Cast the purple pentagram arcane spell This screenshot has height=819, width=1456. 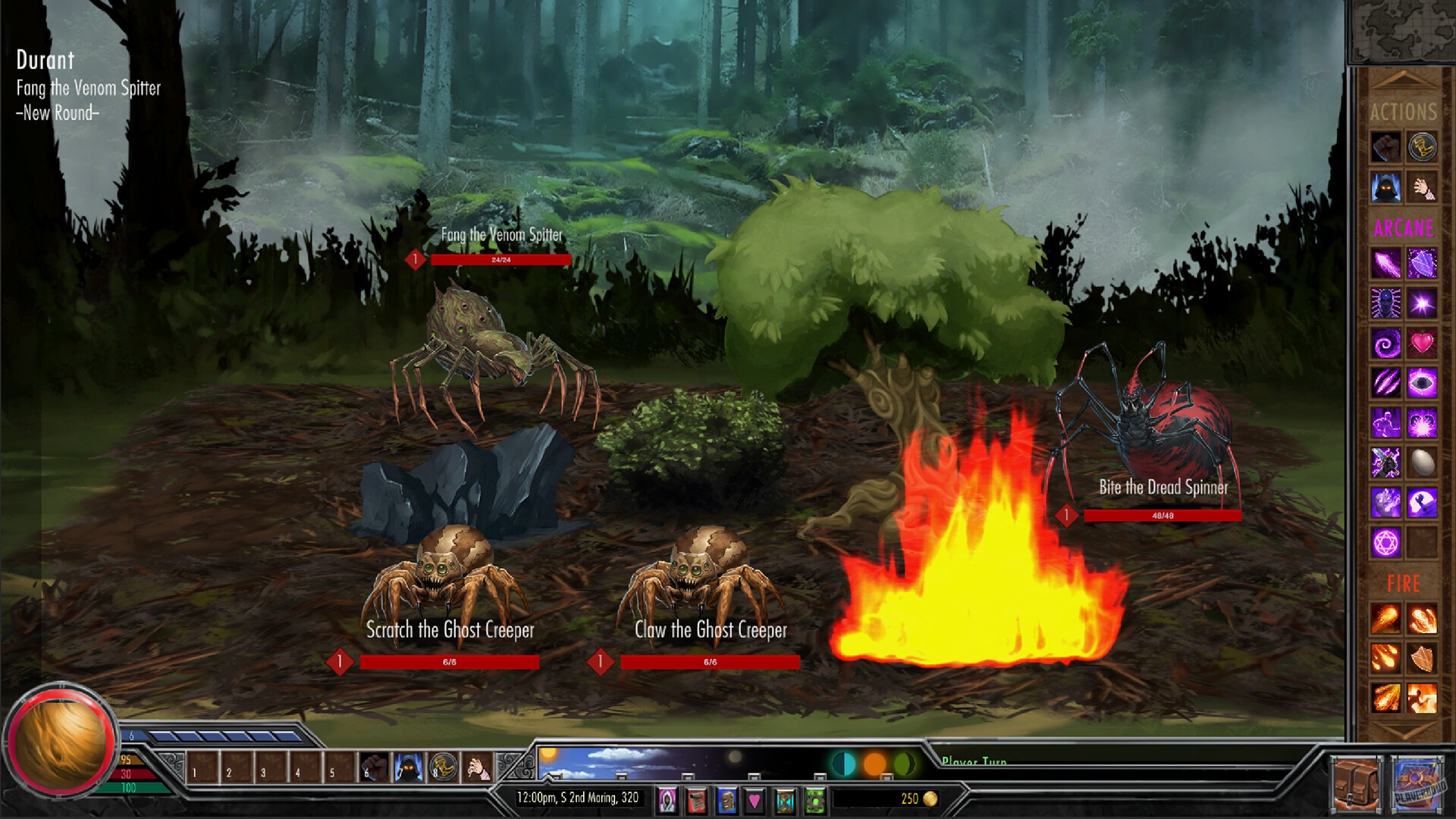click(x=1385, y=541)
